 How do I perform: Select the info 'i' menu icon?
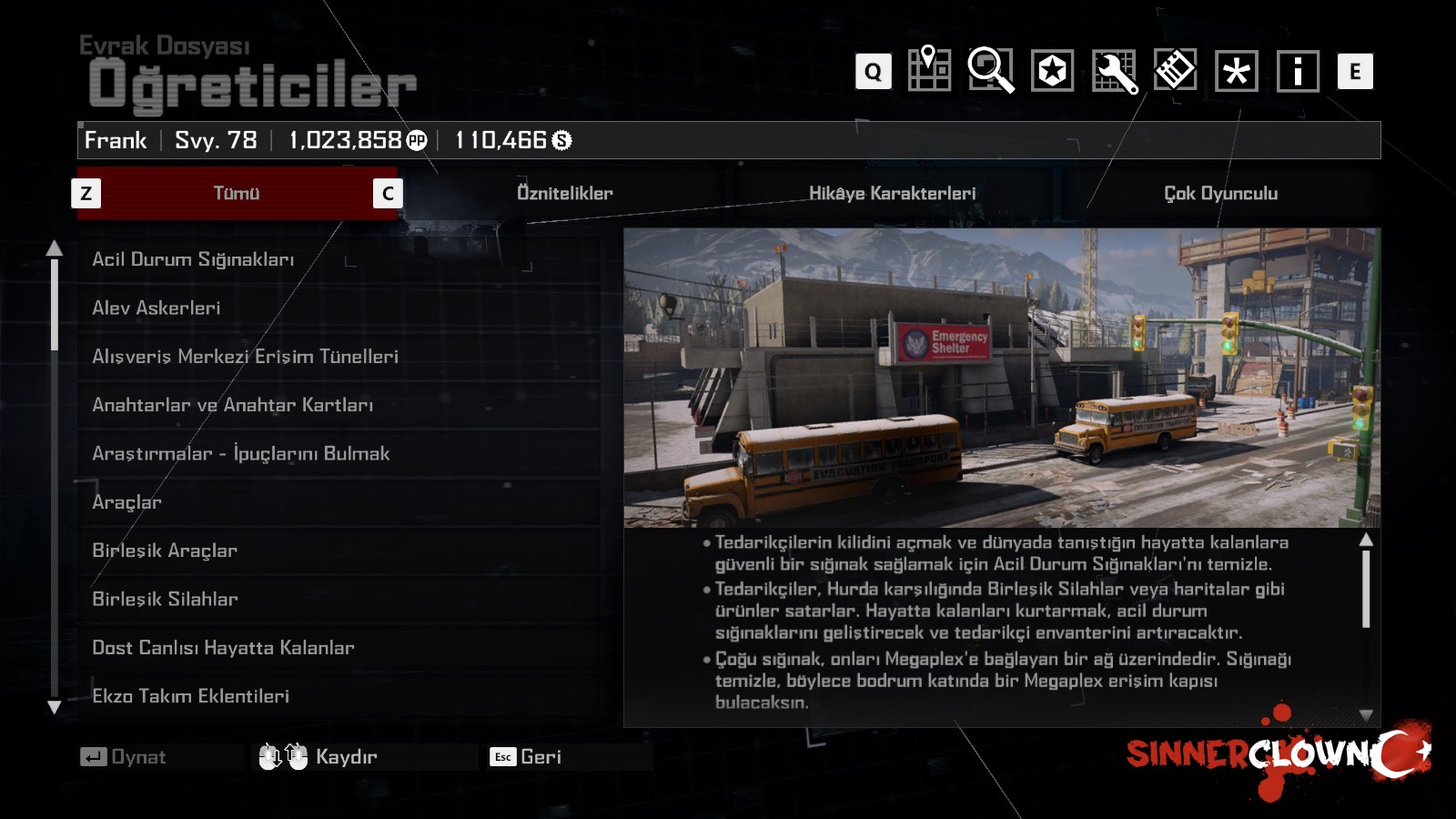click(1298, 71)
